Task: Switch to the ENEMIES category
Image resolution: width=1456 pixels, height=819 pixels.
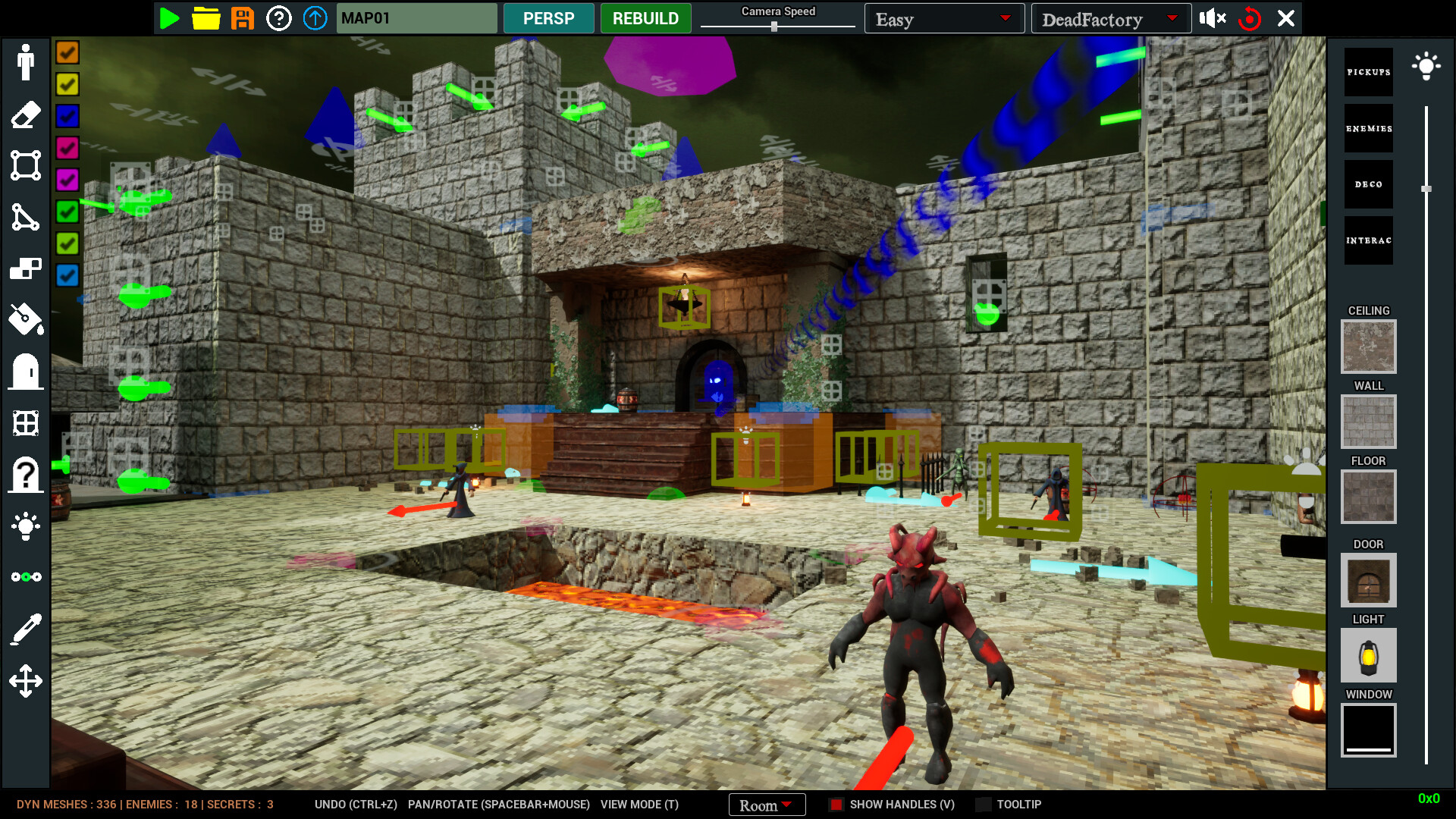Action: coord(1368,128)
